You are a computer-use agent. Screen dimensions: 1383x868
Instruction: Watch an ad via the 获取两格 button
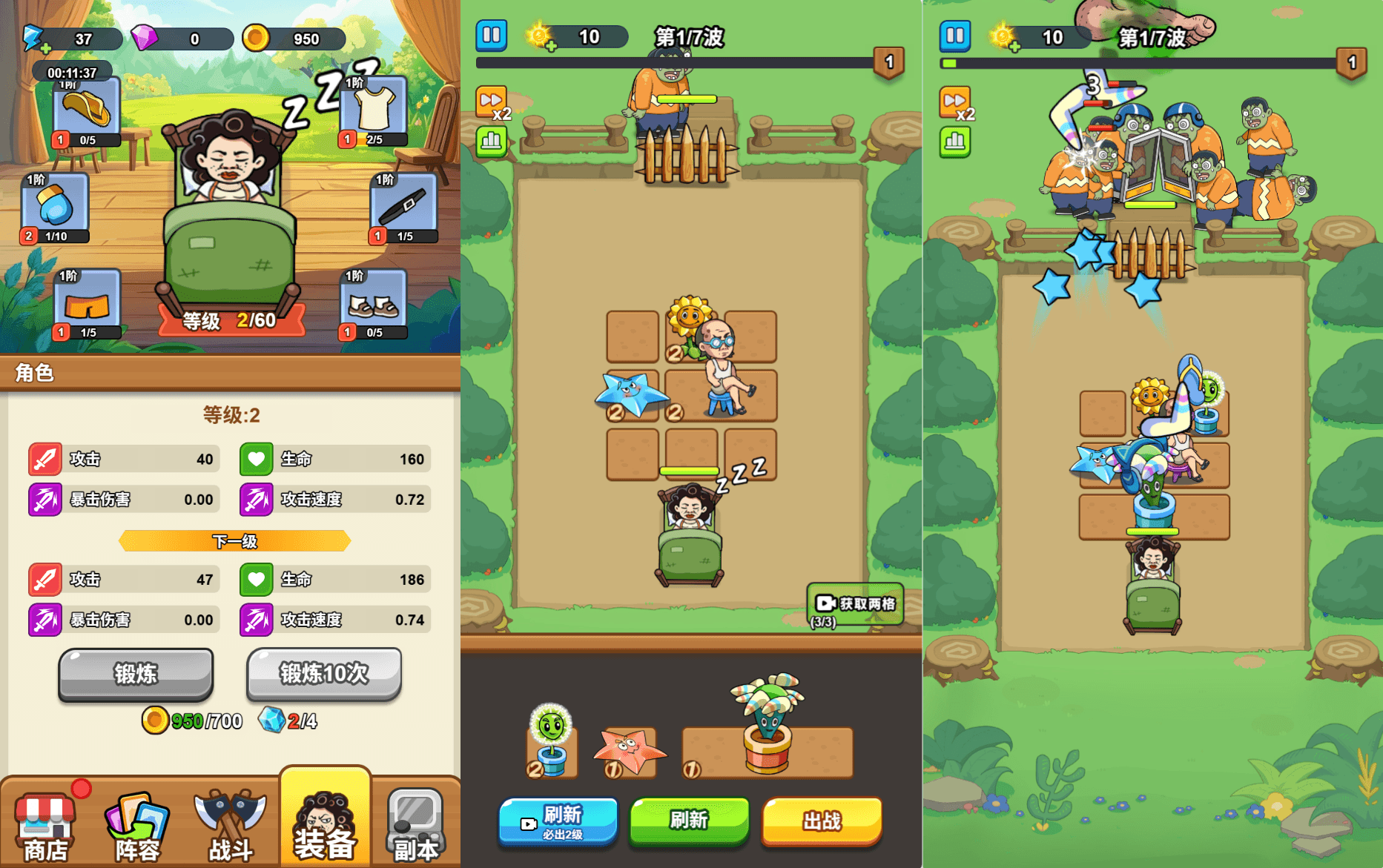tap(856, 604)
